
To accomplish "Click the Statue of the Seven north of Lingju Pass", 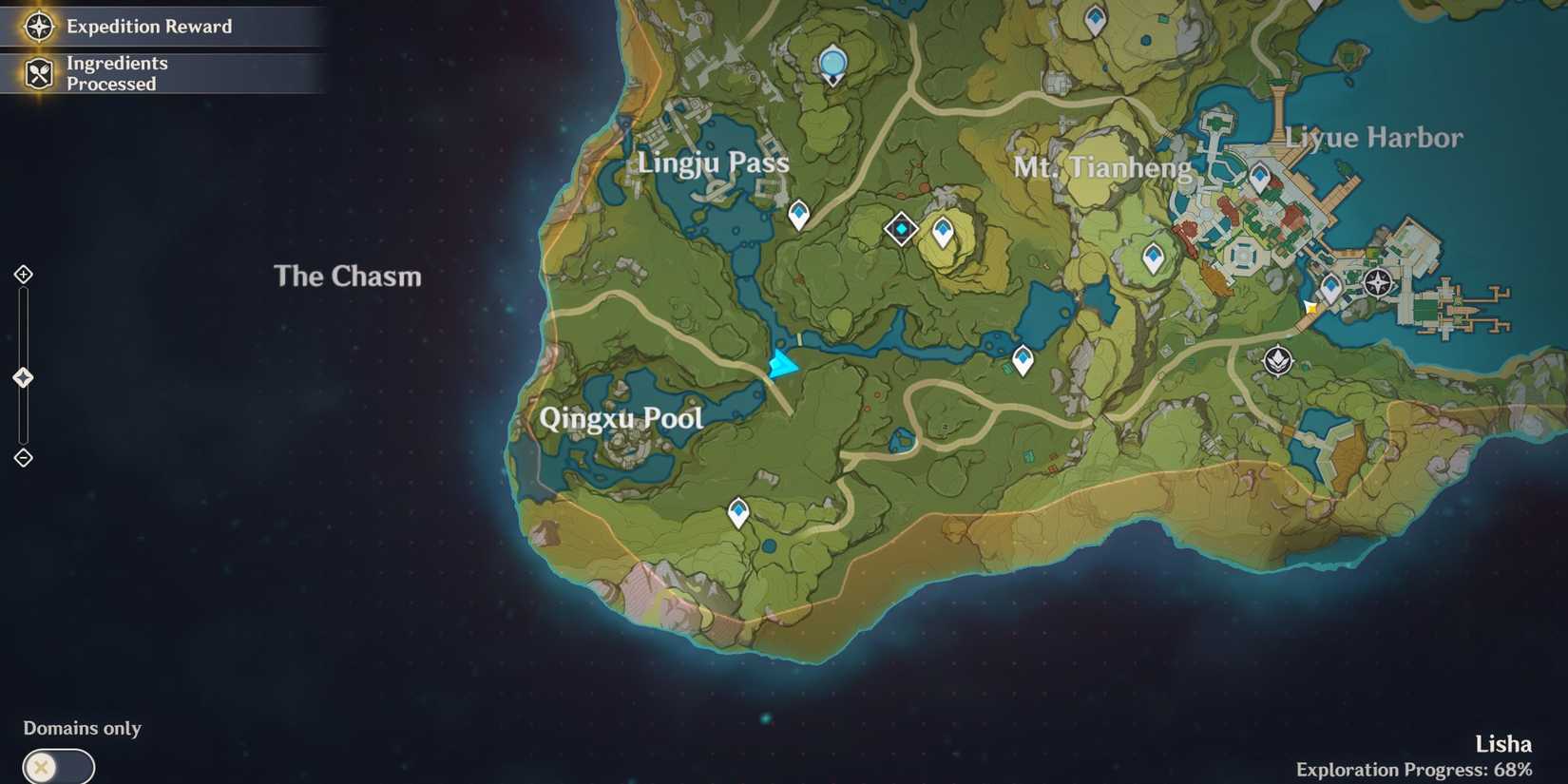I will coord(832,62).
